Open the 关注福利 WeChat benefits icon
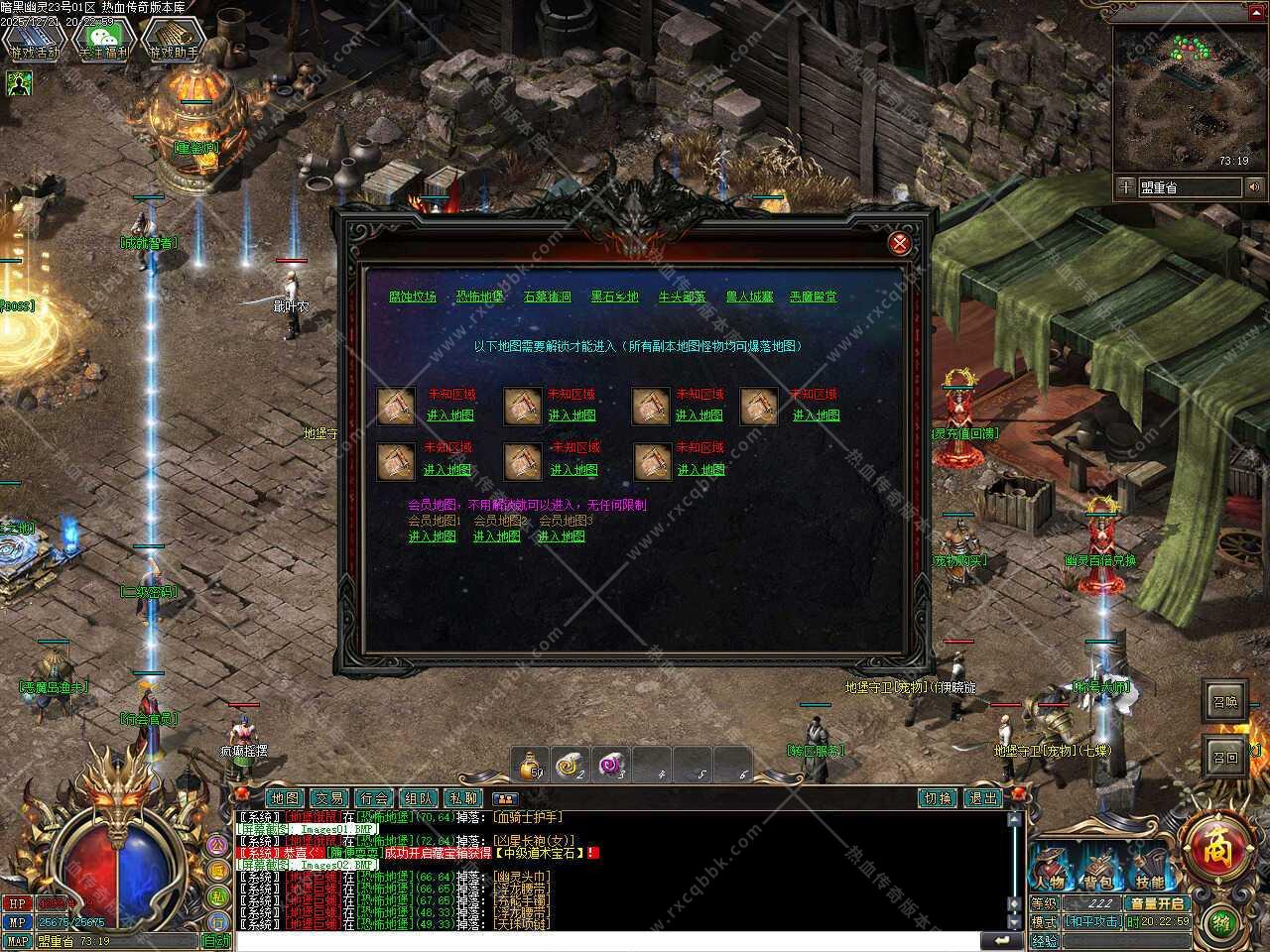Screen dimensions: 1270x952 coord(105,42)
